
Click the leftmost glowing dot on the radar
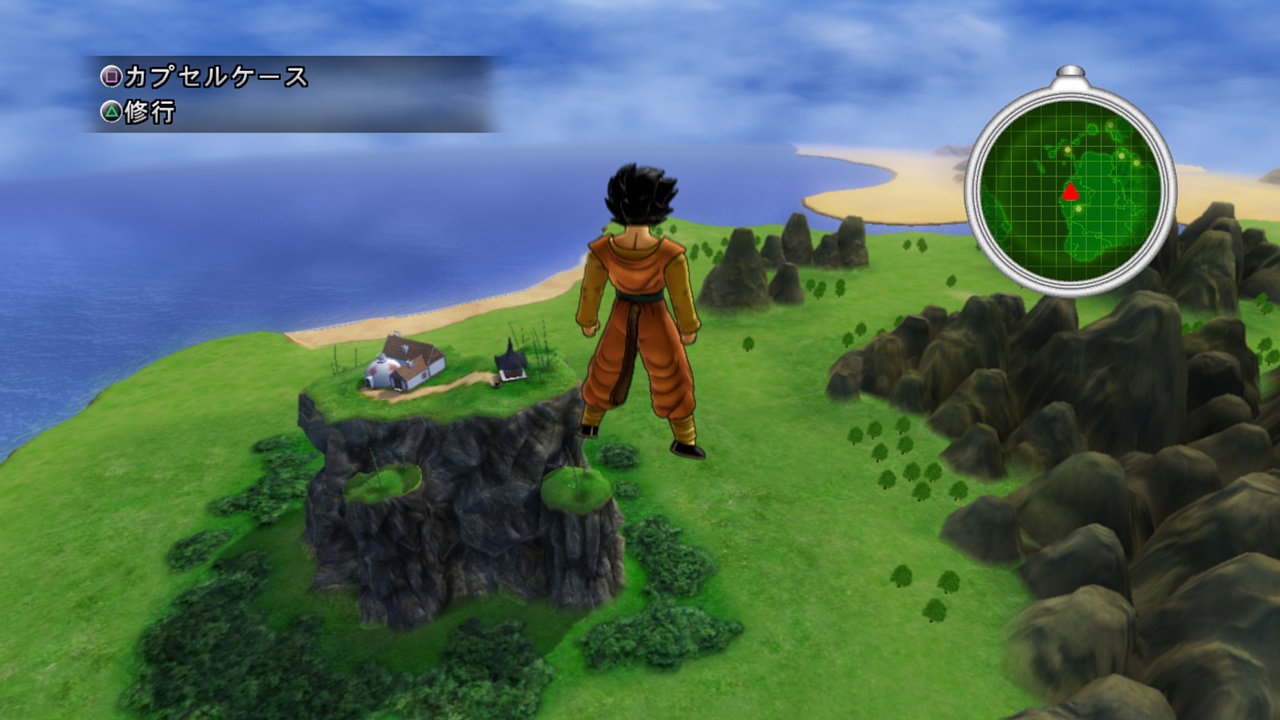point(1067,149)
